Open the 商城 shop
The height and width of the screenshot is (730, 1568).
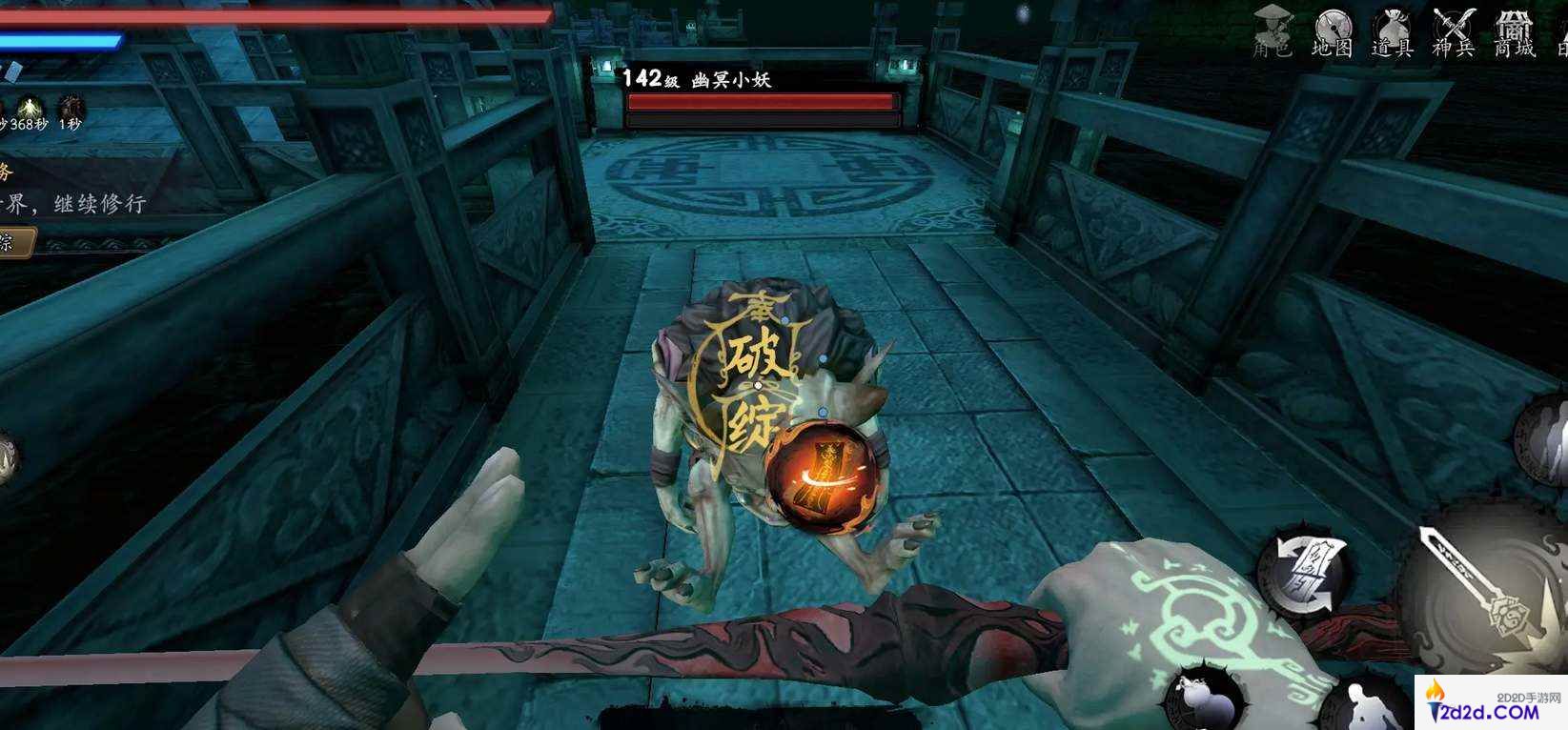[1514, 32]
